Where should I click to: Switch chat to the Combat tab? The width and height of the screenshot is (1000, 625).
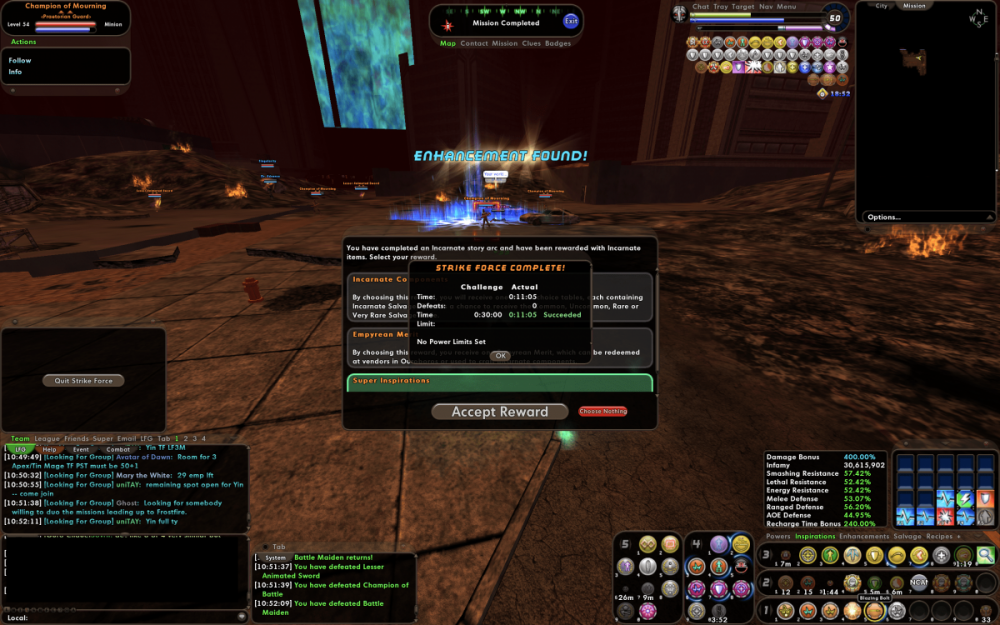point(118,450)
